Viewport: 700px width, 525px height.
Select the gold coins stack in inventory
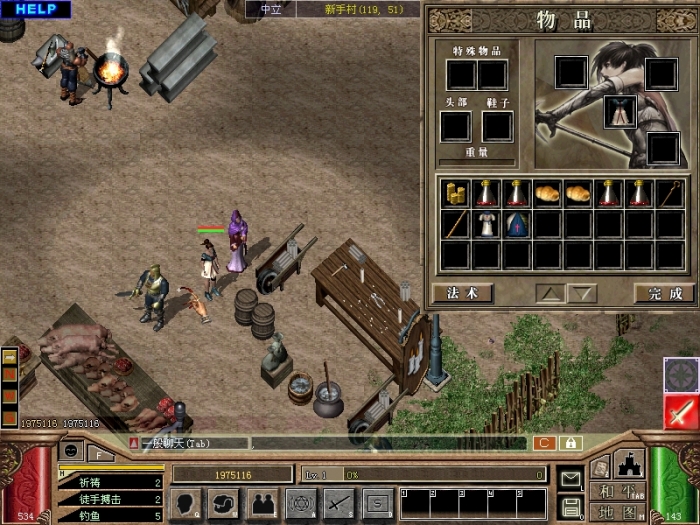[x=457, y=193]
